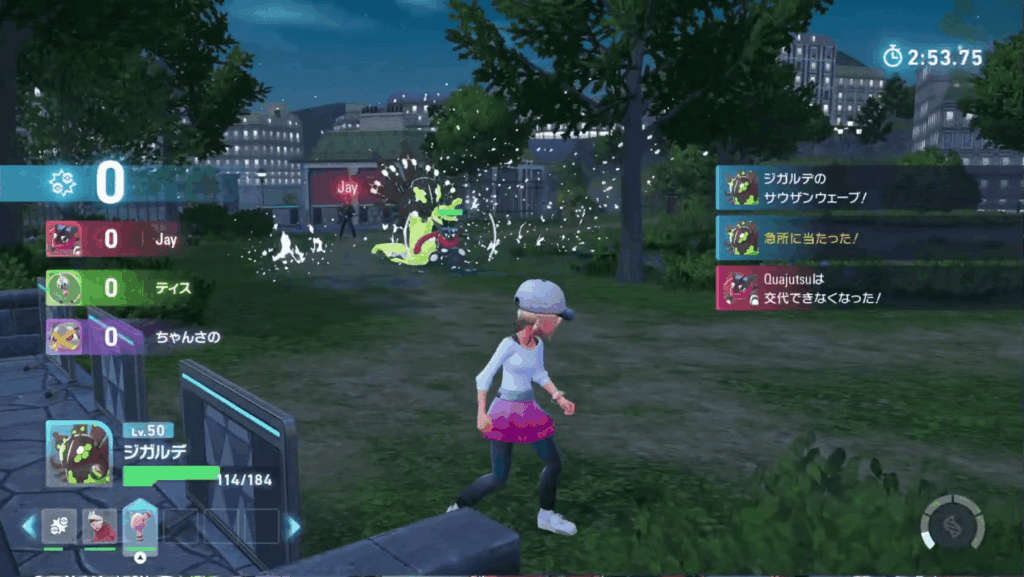The image size is (1024, 577).
Task: Choose the red Pokémon party slot
Action: tap(99, 526)
